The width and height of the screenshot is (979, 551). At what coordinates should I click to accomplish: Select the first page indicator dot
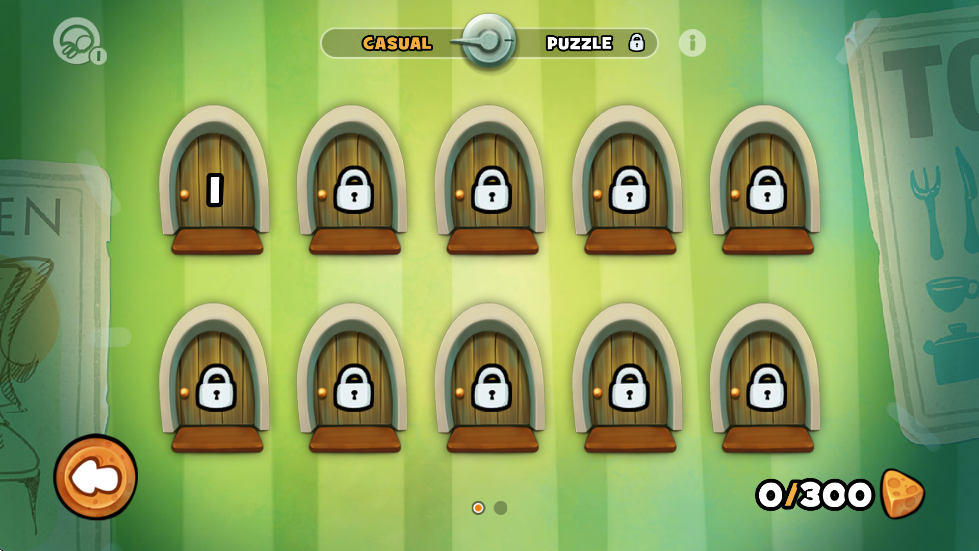(478, 508)
